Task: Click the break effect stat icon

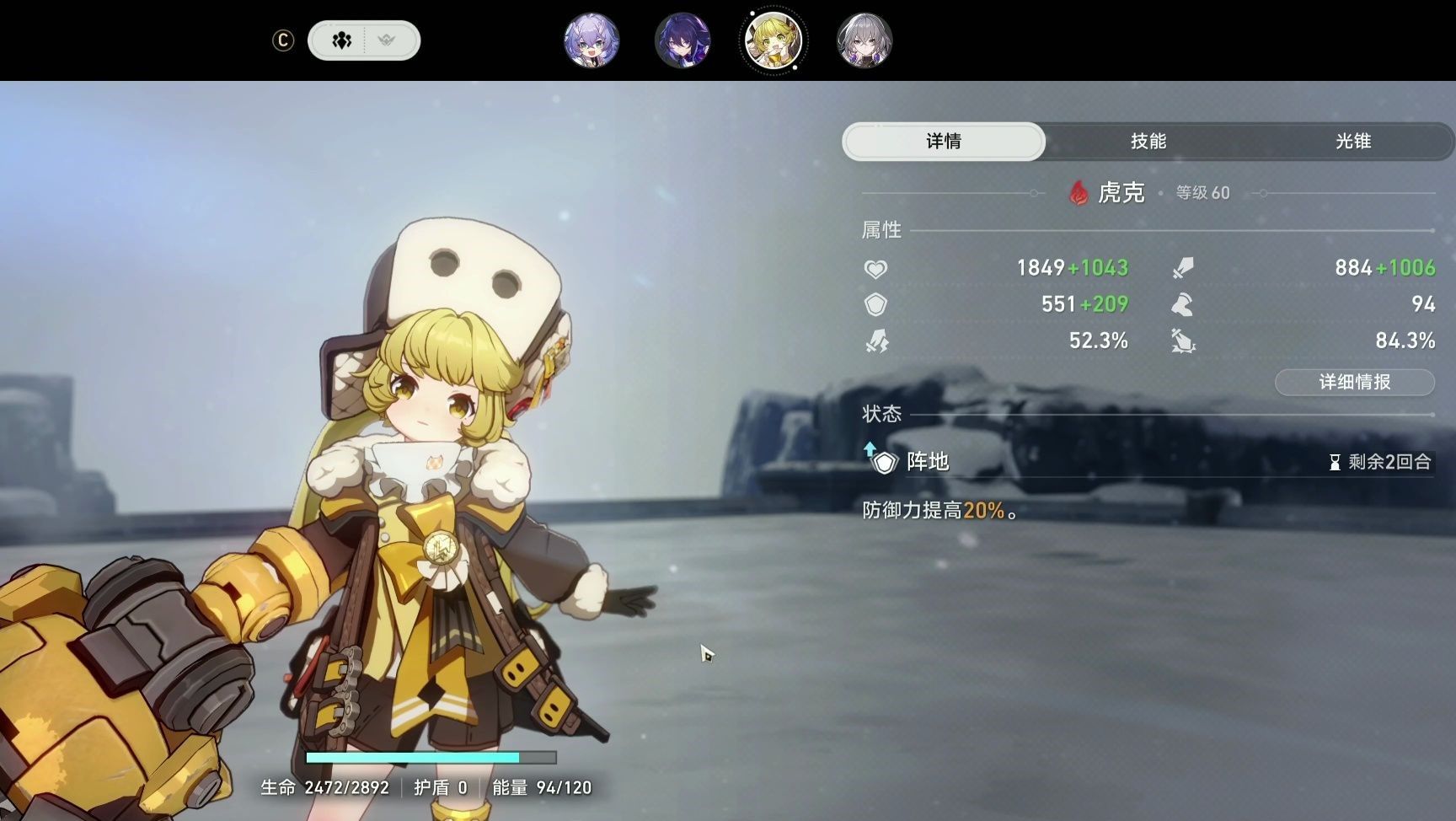Action: point(1184,341)
